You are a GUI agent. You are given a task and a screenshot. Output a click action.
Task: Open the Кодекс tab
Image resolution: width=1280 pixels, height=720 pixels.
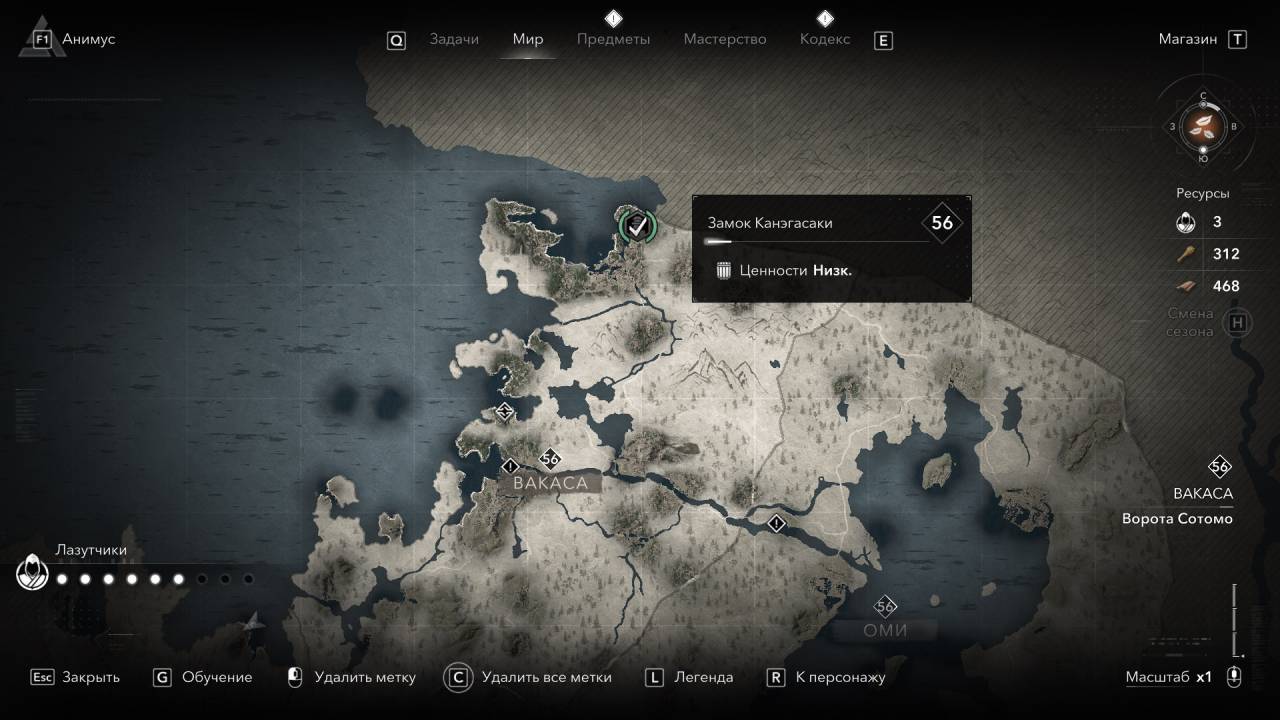click(x=825, y=39)
